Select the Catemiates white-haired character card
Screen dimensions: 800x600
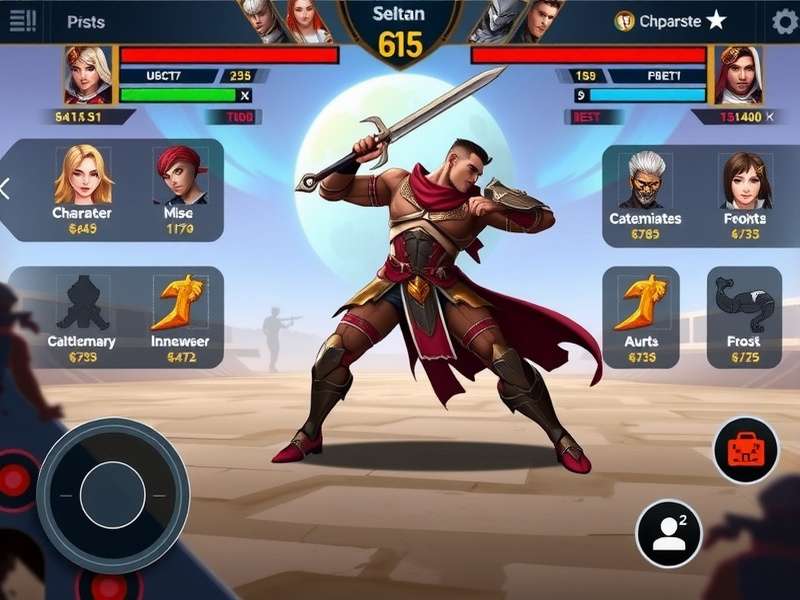coord(646,192)
